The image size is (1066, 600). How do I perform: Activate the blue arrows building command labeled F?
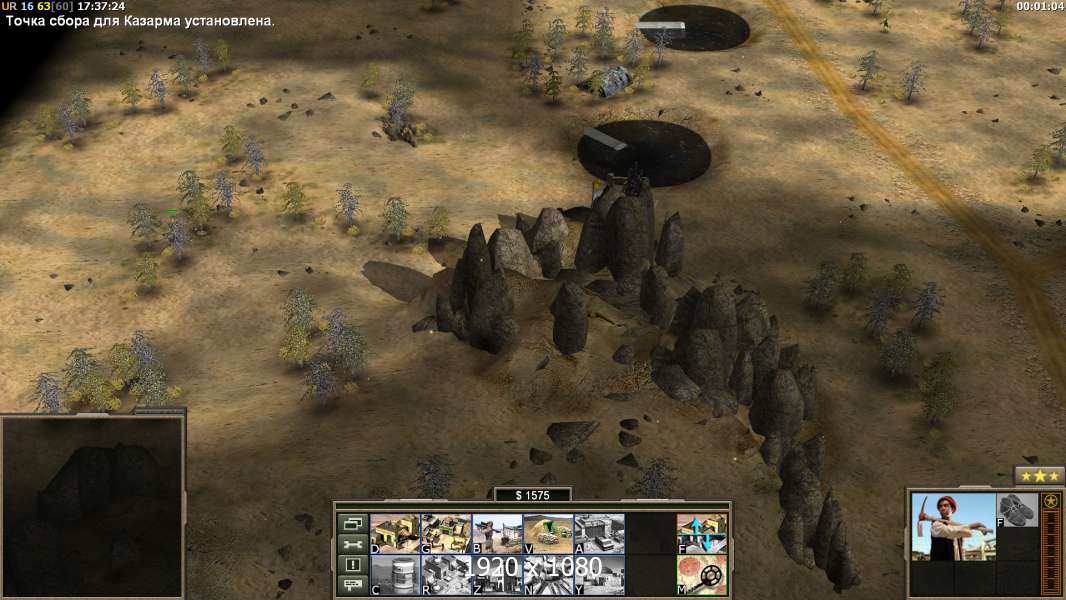[702, 533]
